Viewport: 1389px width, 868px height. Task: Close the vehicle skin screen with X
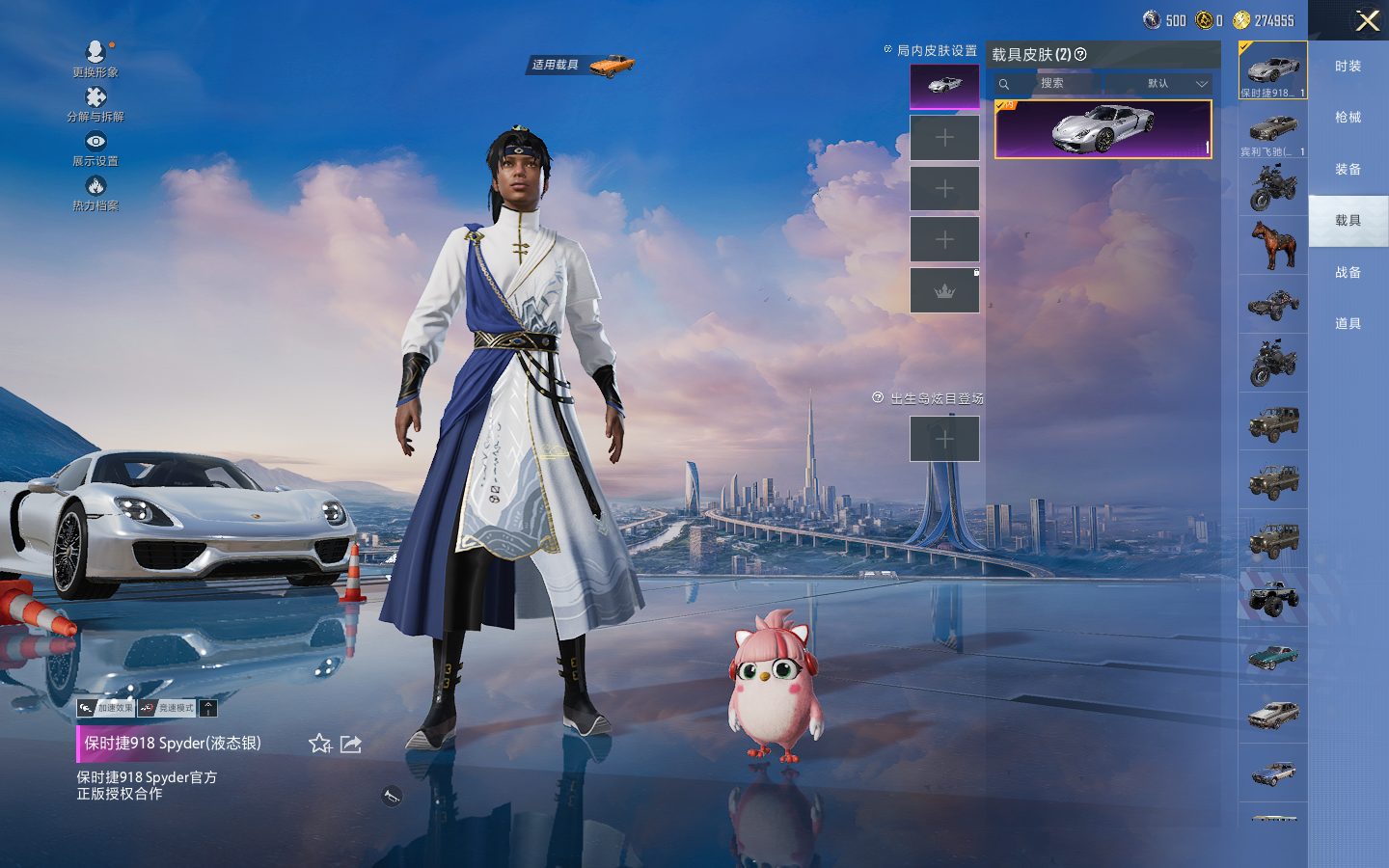tap(1367, 20)
